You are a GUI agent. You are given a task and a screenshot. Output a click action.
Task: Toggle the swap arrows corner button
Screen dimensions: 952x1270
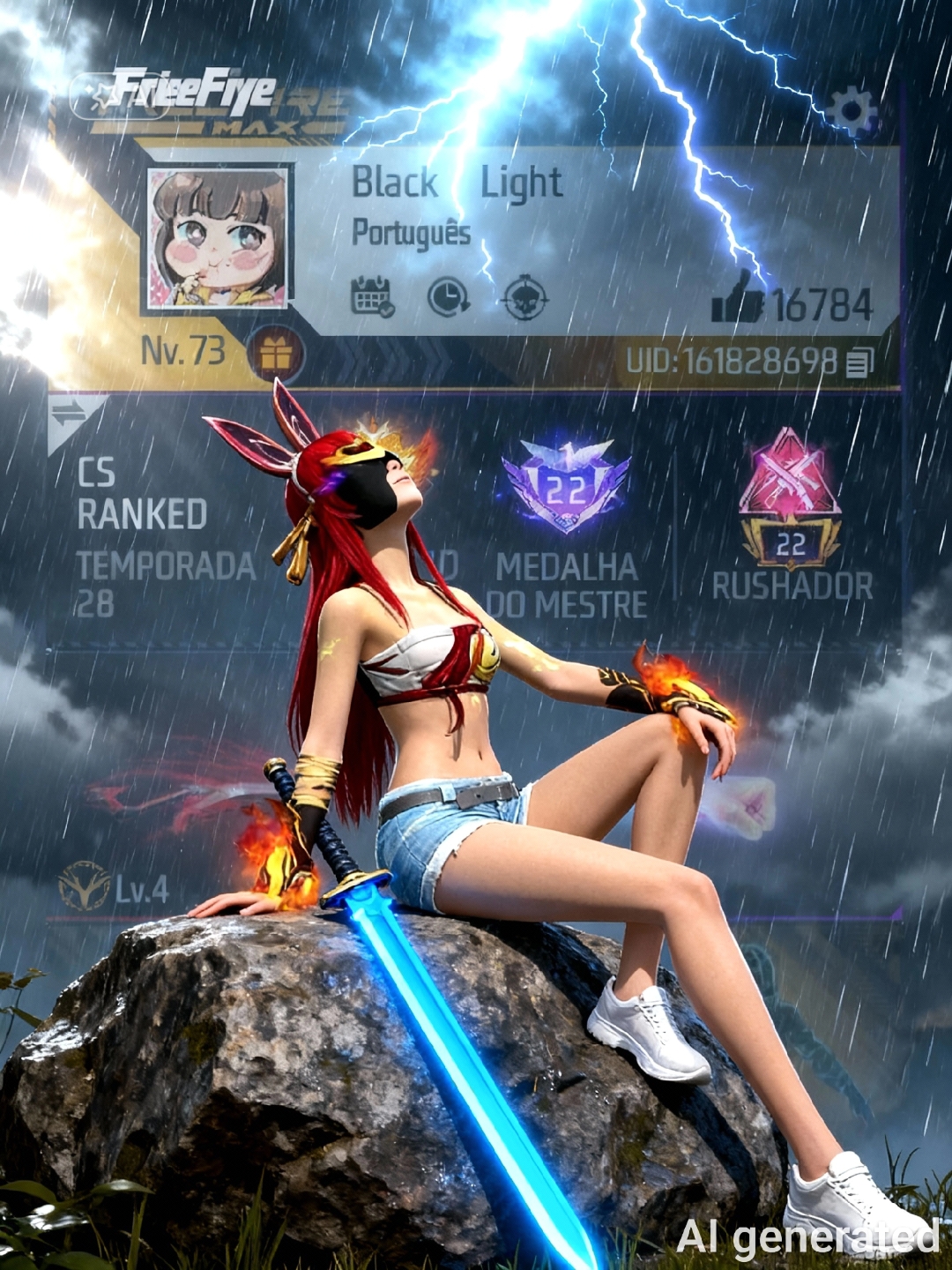[69, 413]
